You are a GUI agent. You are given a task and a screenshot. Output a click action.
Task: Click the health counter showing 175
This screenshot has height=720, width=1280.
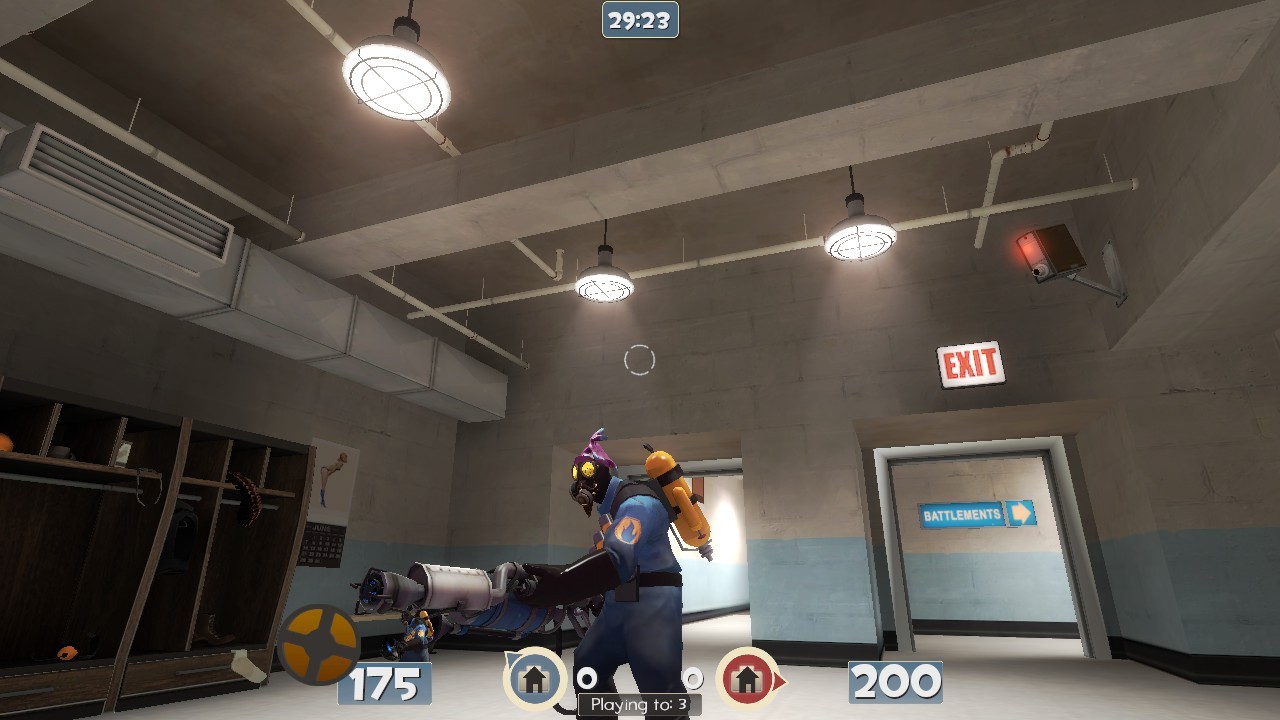click(x=383, y=686)
